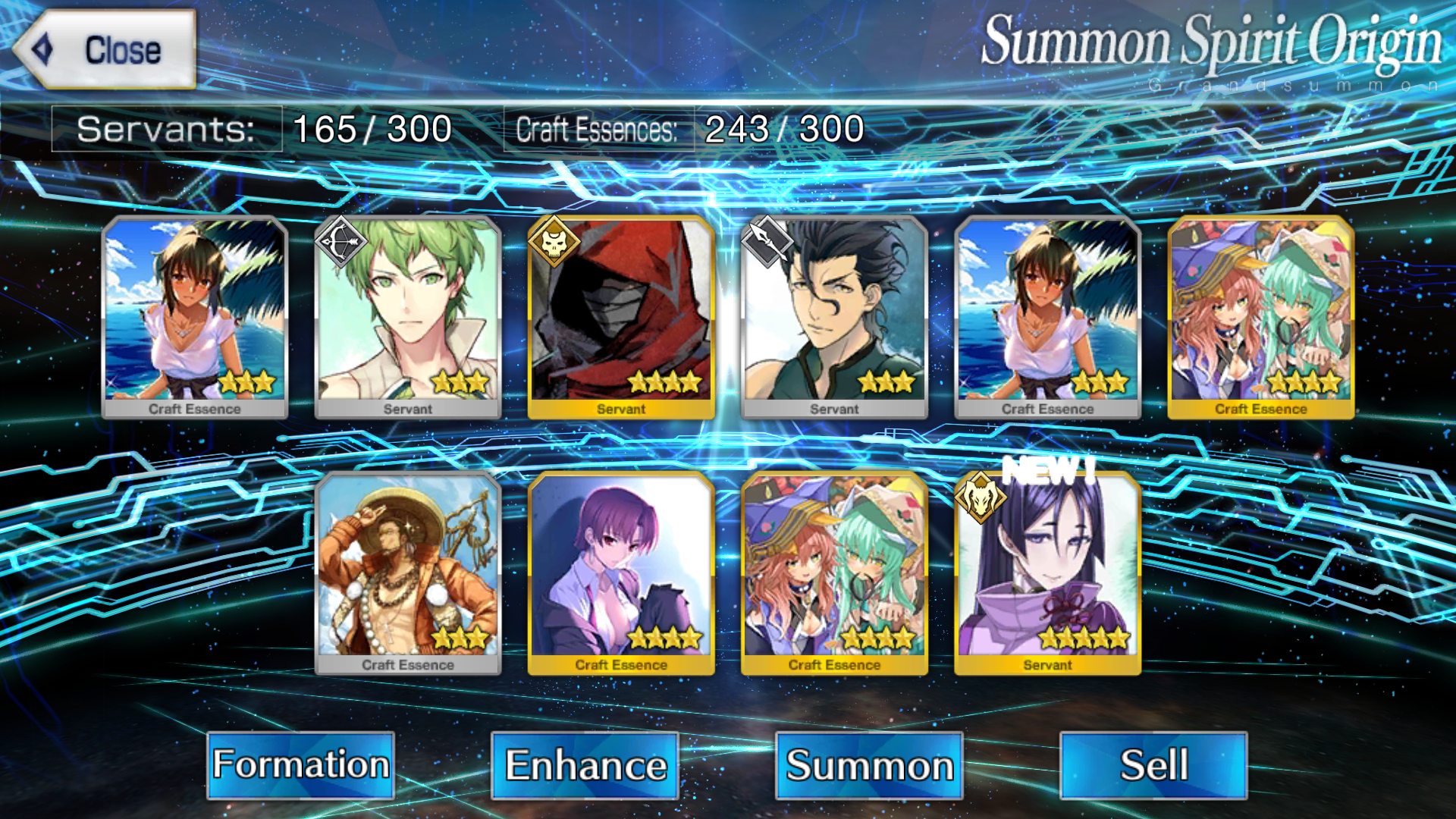Open the Sell menu
The height and width of the screenshot is (819, 1456).
pyautogui.click(x=1153, y=764)
